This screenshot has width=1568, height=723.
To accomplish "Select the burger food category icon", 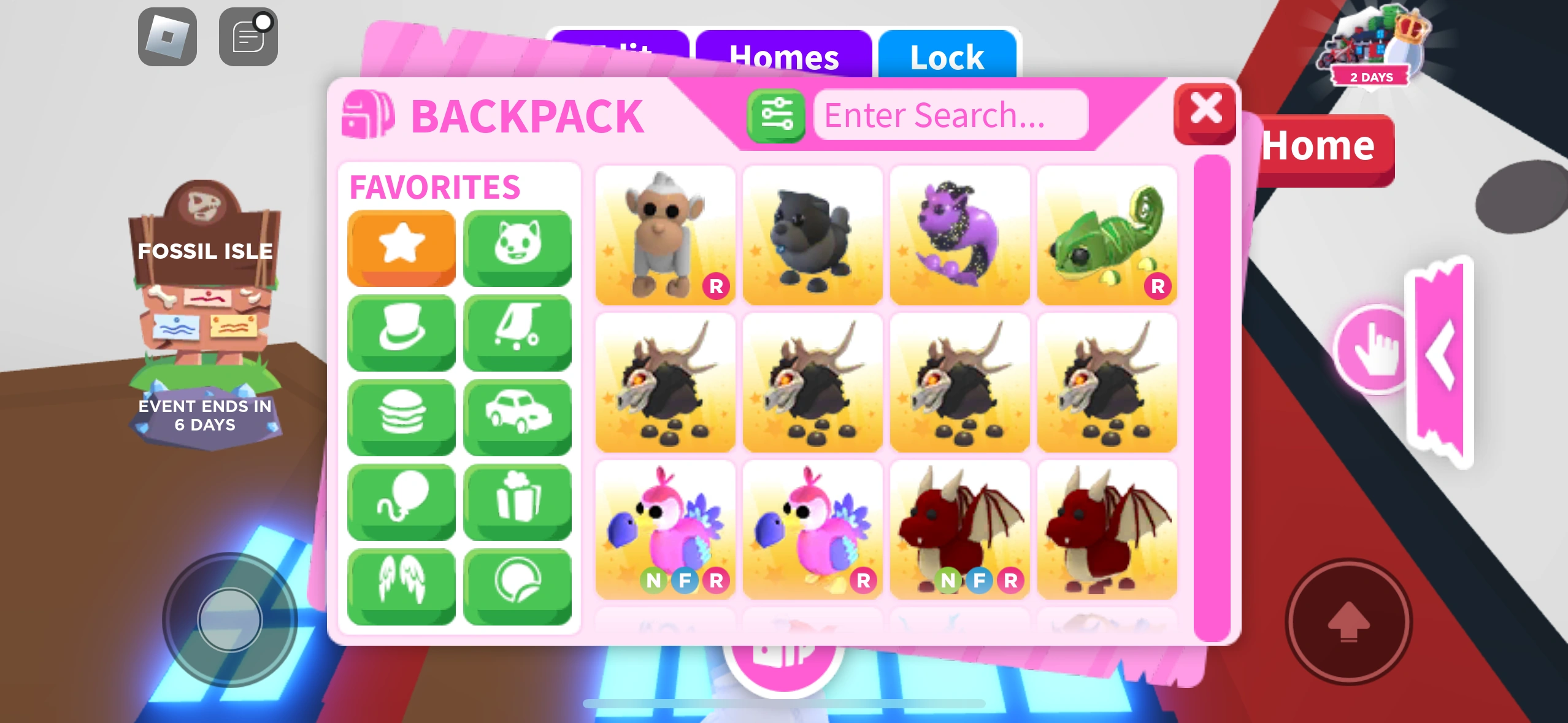I will [402, 416].
